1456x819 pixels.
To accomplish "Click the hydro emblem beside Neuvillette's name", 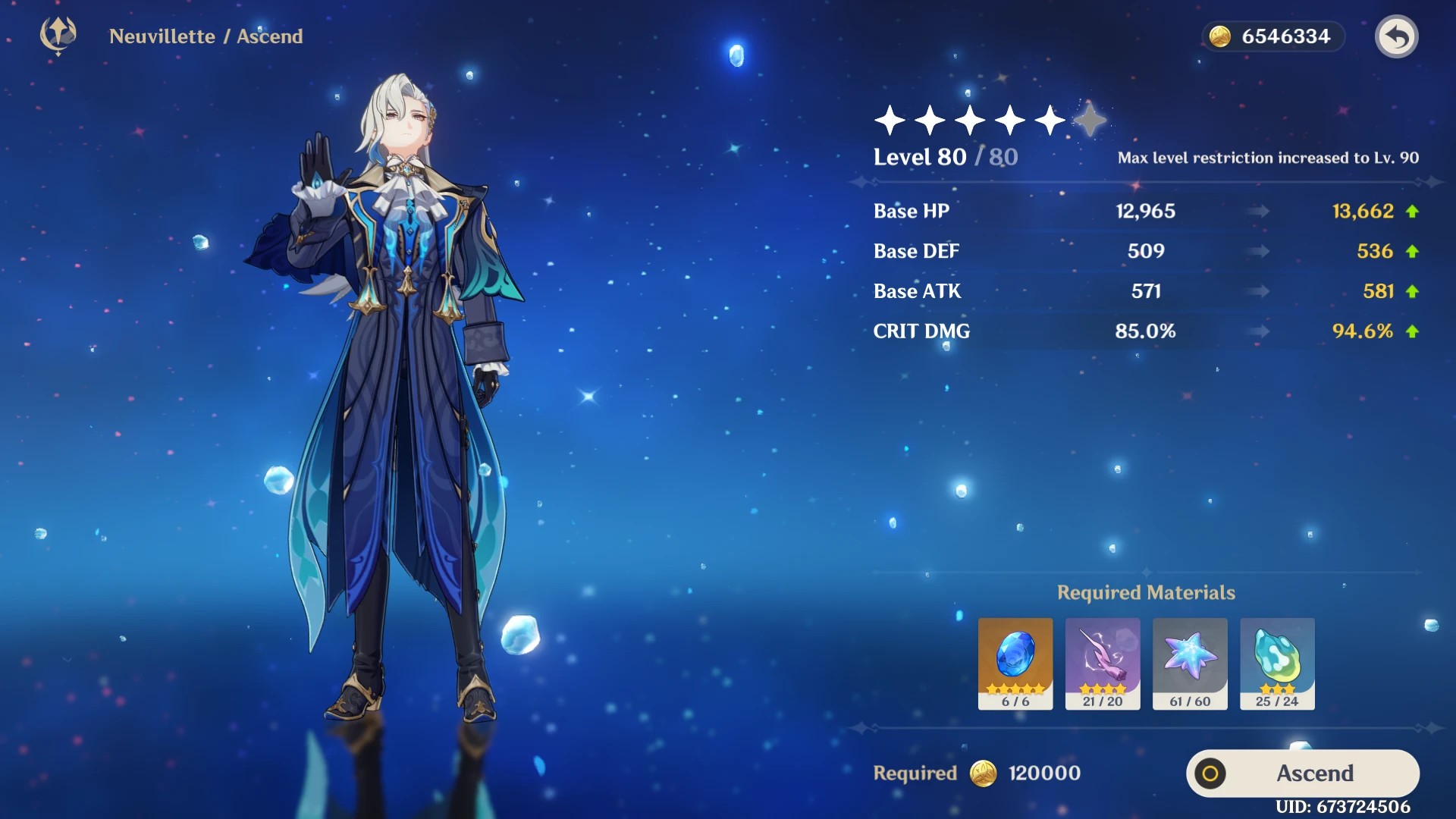I will (x=57, y=34).
